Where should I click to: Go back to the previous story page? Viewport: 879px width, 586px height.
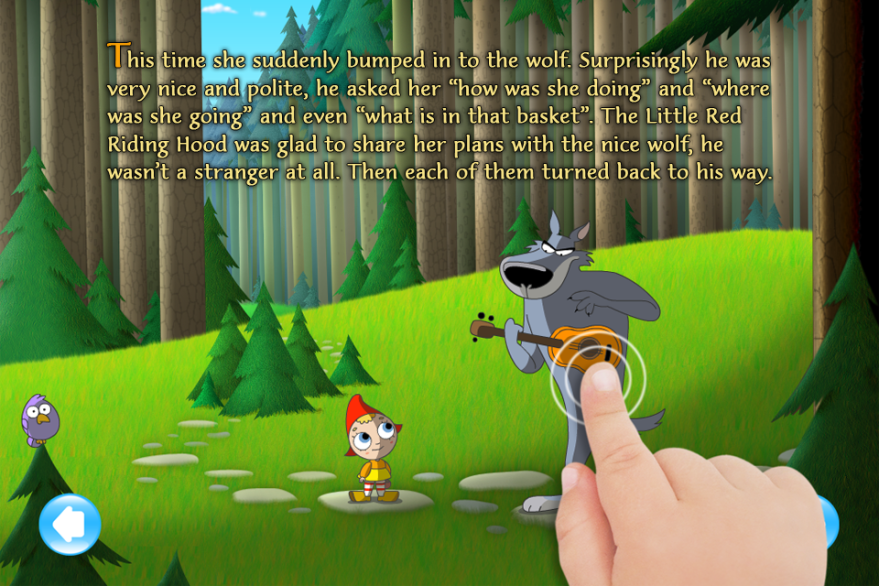tap(70, 524)
